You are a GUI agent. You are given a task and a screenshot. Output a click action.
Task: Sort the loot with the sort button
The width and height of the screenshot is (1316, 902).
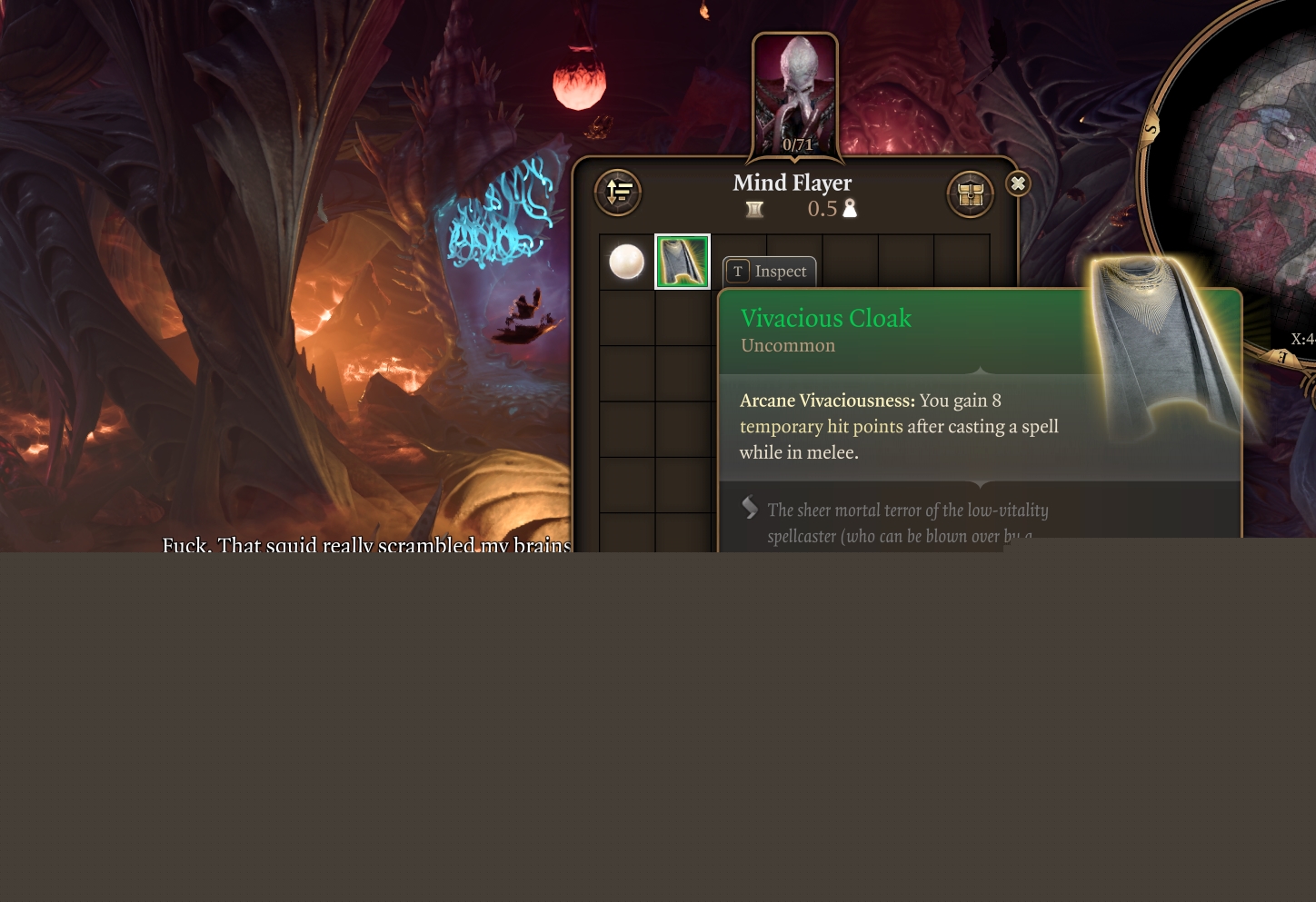point(618,192)
